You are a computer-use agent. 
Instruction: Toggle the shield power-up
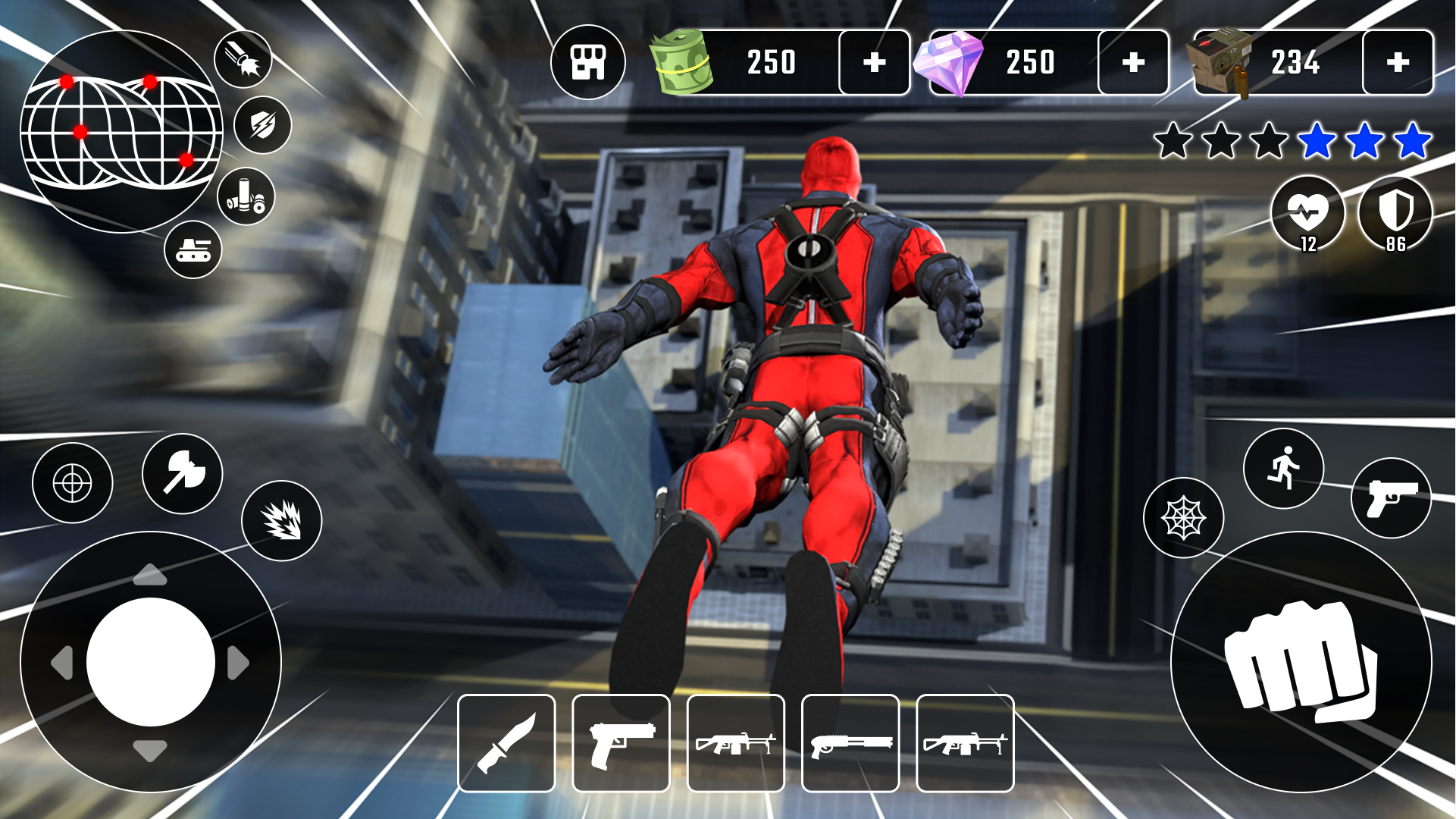[x=265, y=124]
